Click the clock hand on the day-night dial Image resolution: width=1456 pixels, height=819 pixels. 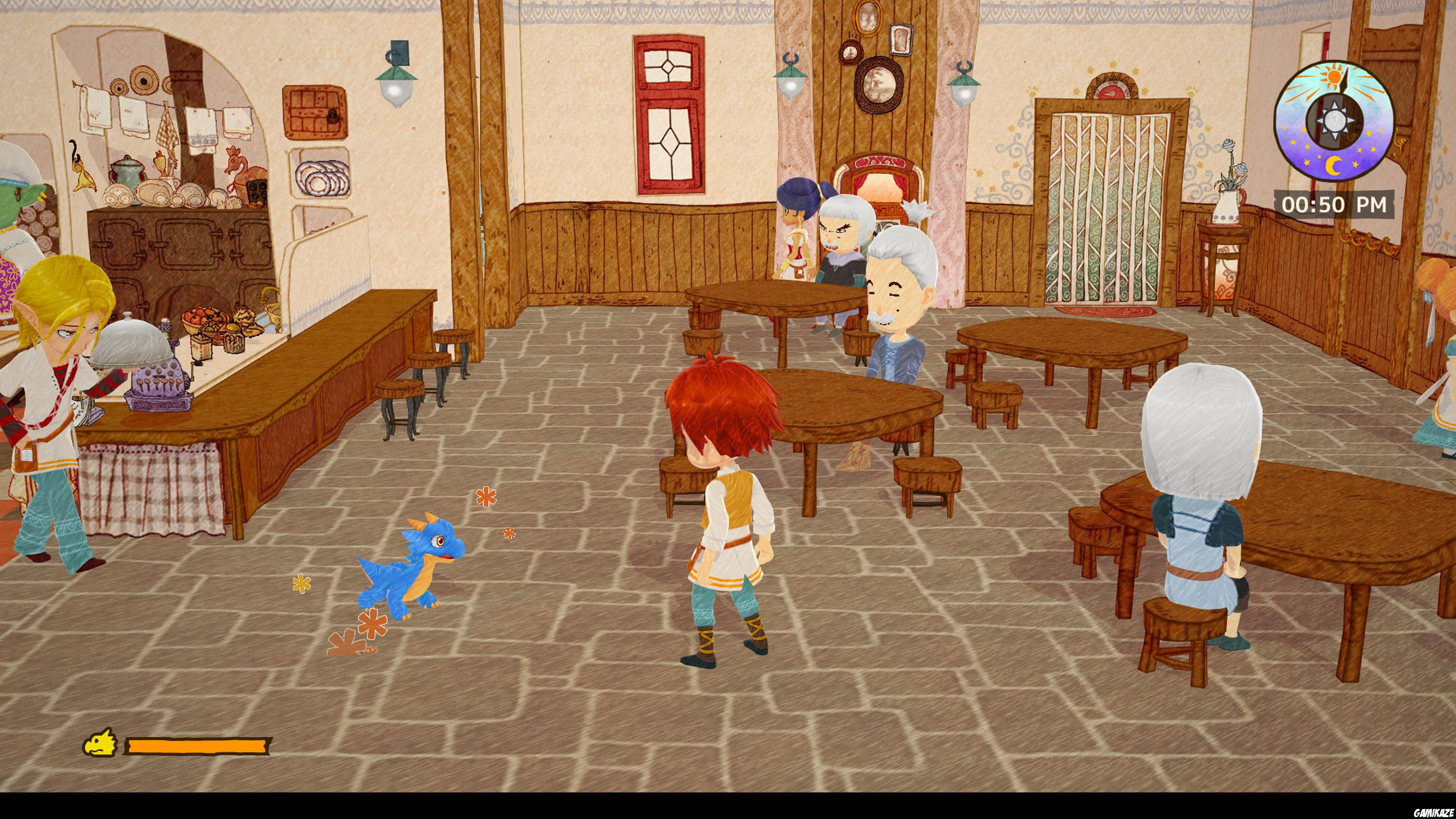[1346, 79]
